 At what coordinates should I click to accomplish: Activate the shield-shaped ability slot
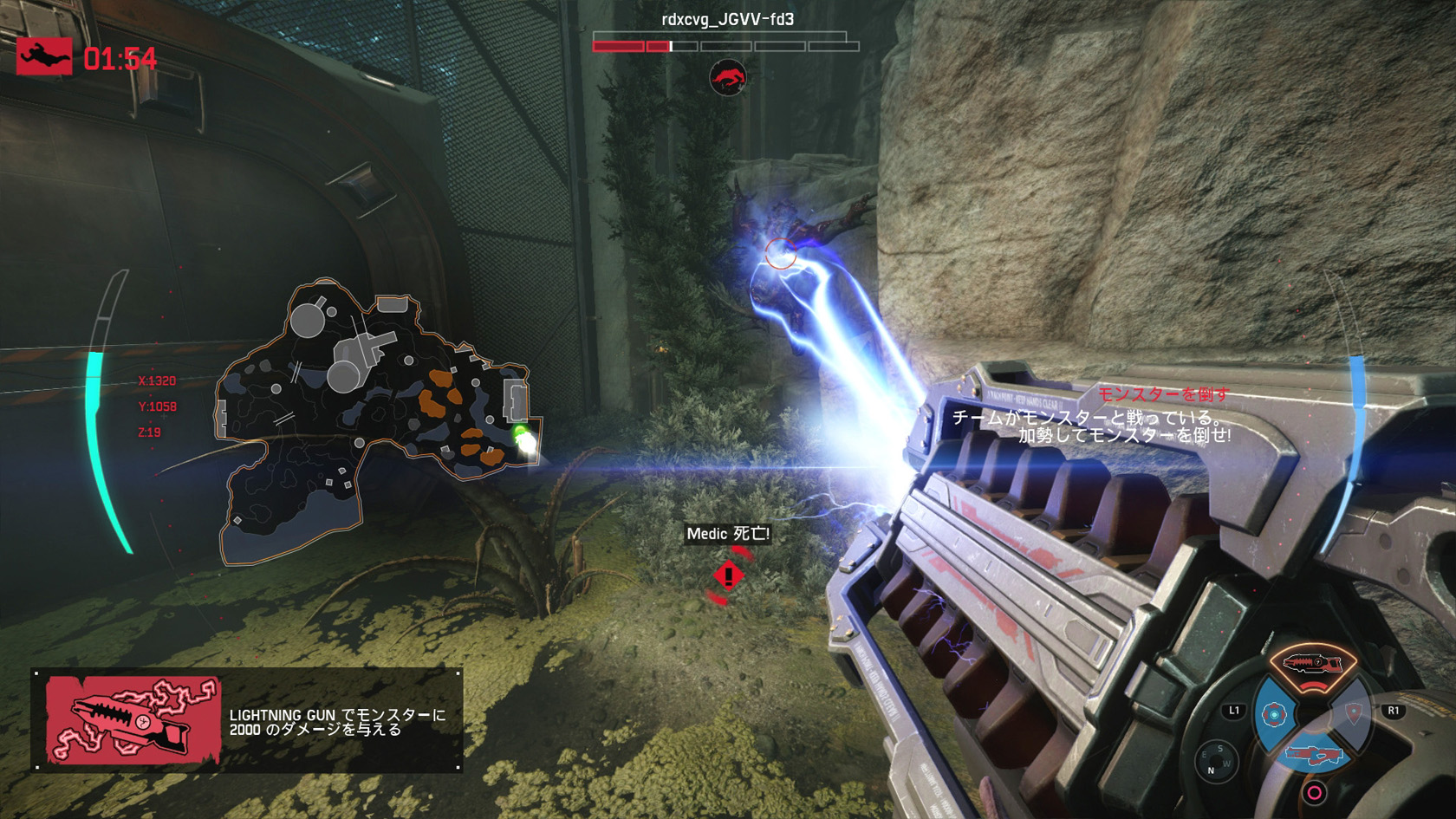coord(1353,714)
